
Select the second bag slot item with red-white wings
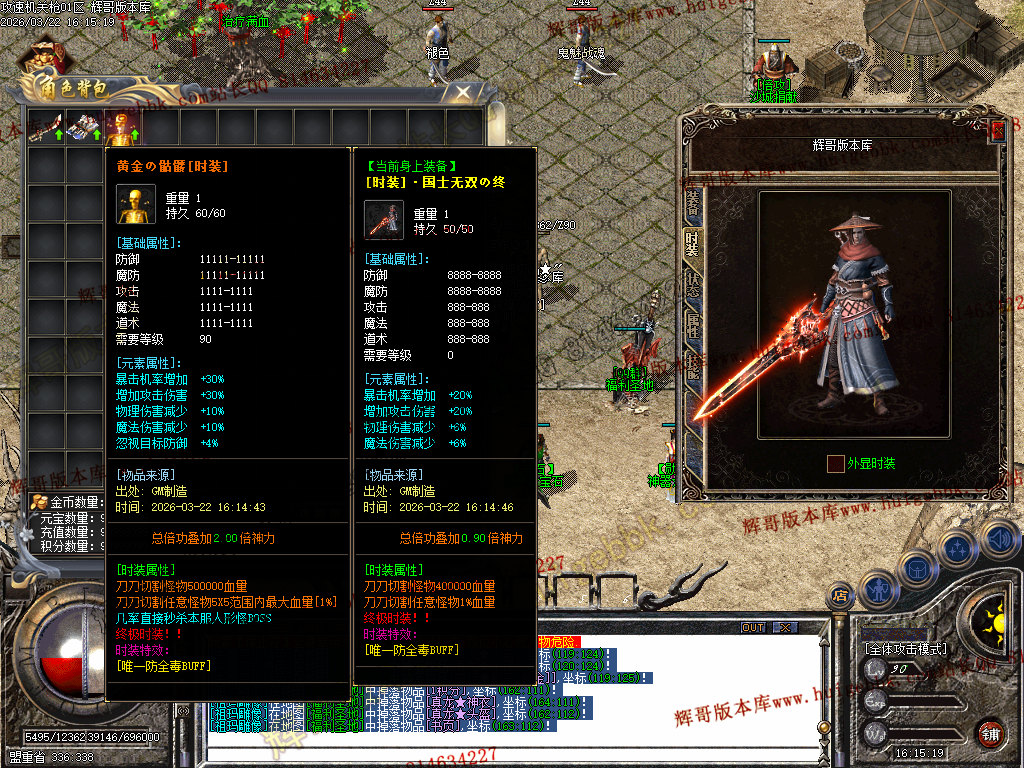coord(85,127)
